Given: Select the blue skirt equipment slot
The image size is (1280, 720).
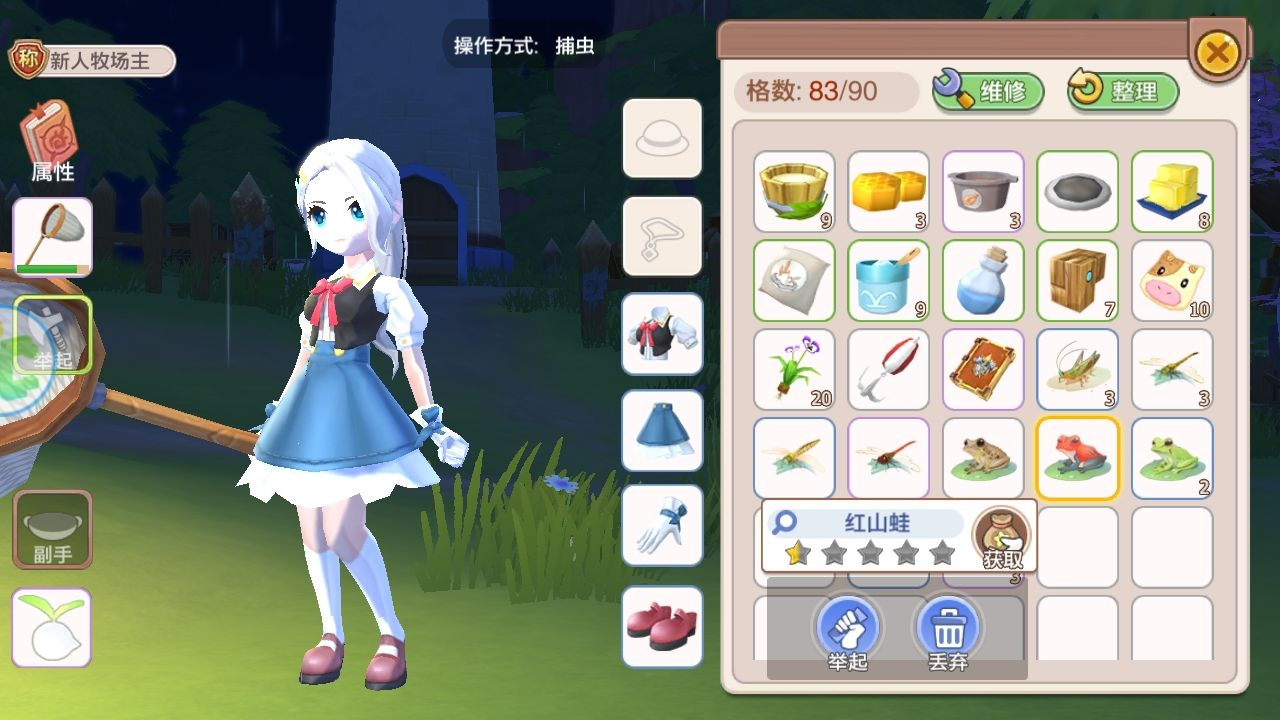Looking at the screenshot, I should 662,430.
